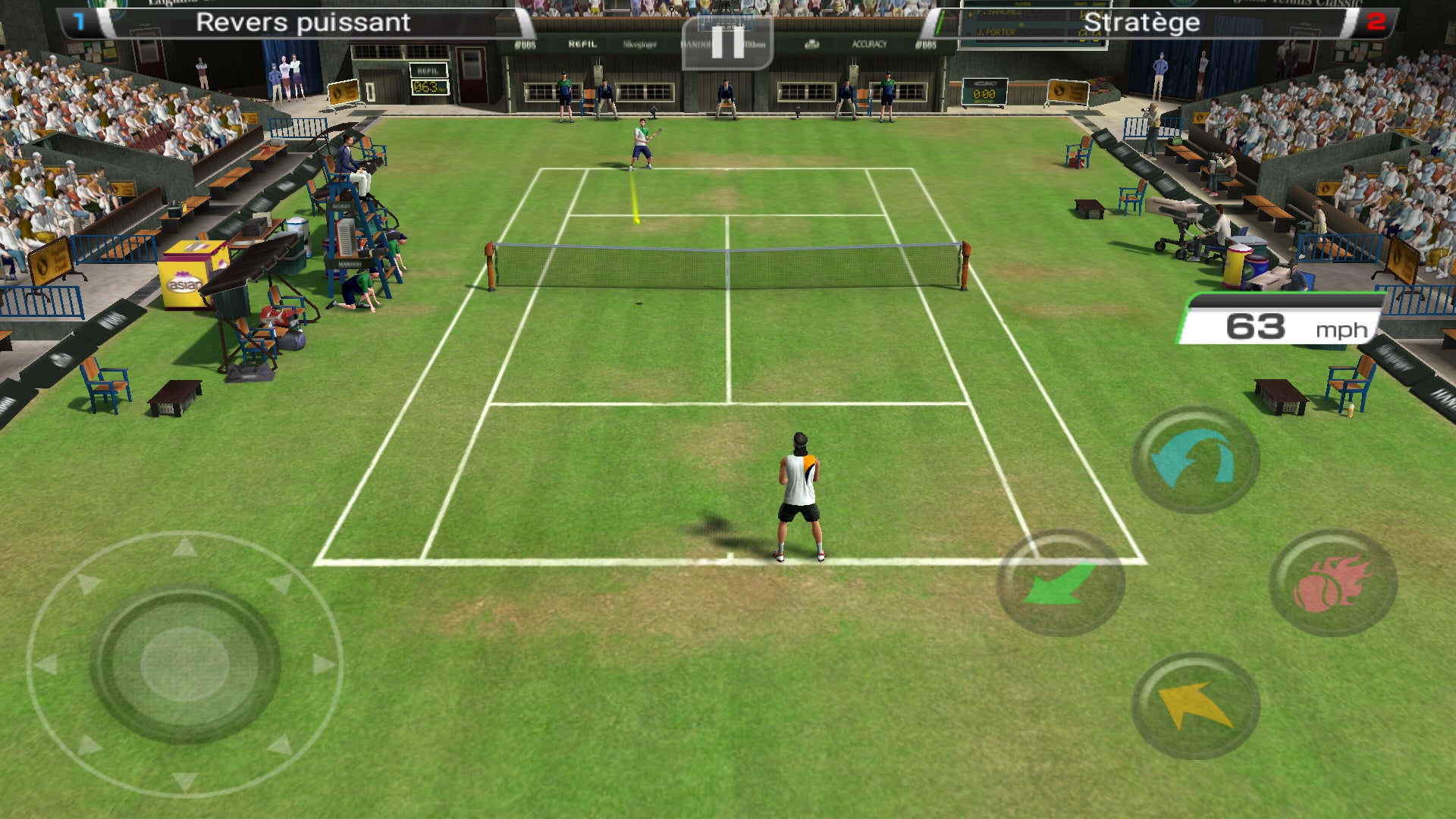The width and height of the screenshot is (1456, 819).
Task: Activate the flaming tennis ball power shot
Action: [1332, 582]
